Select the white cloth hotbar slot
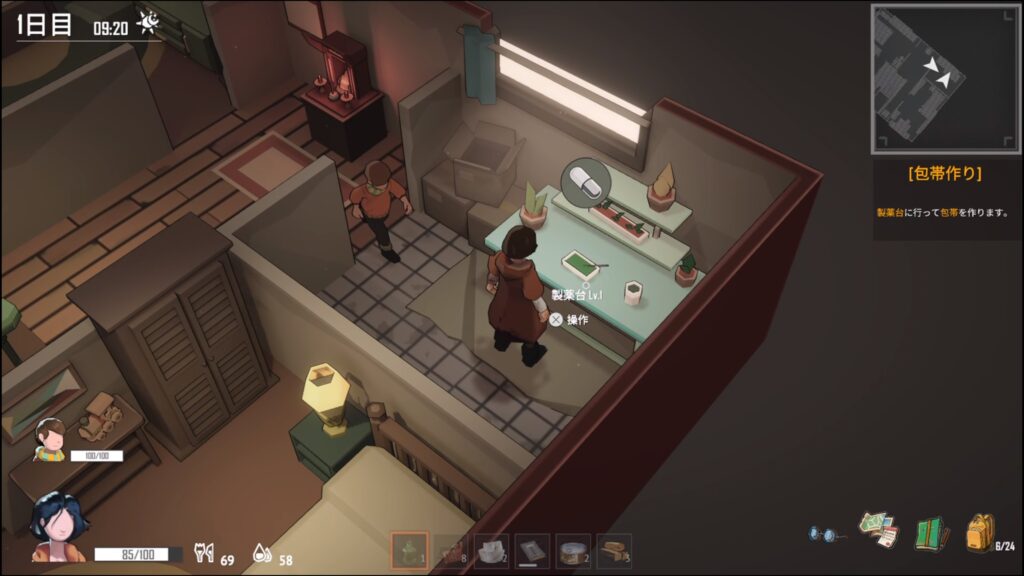1024x576 pixels. point(491,550)
